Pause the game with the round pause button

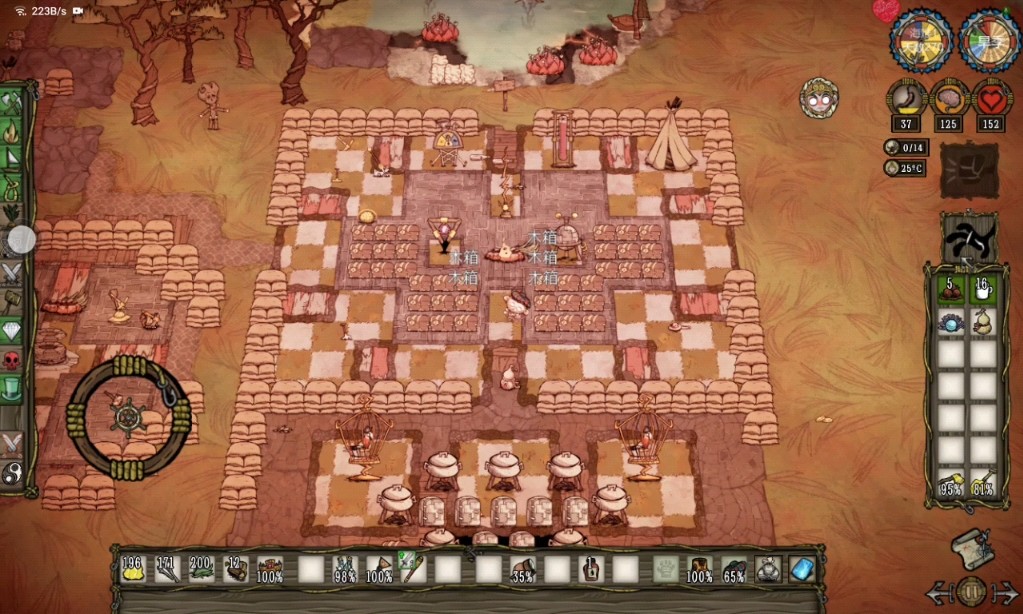point(970,591)
